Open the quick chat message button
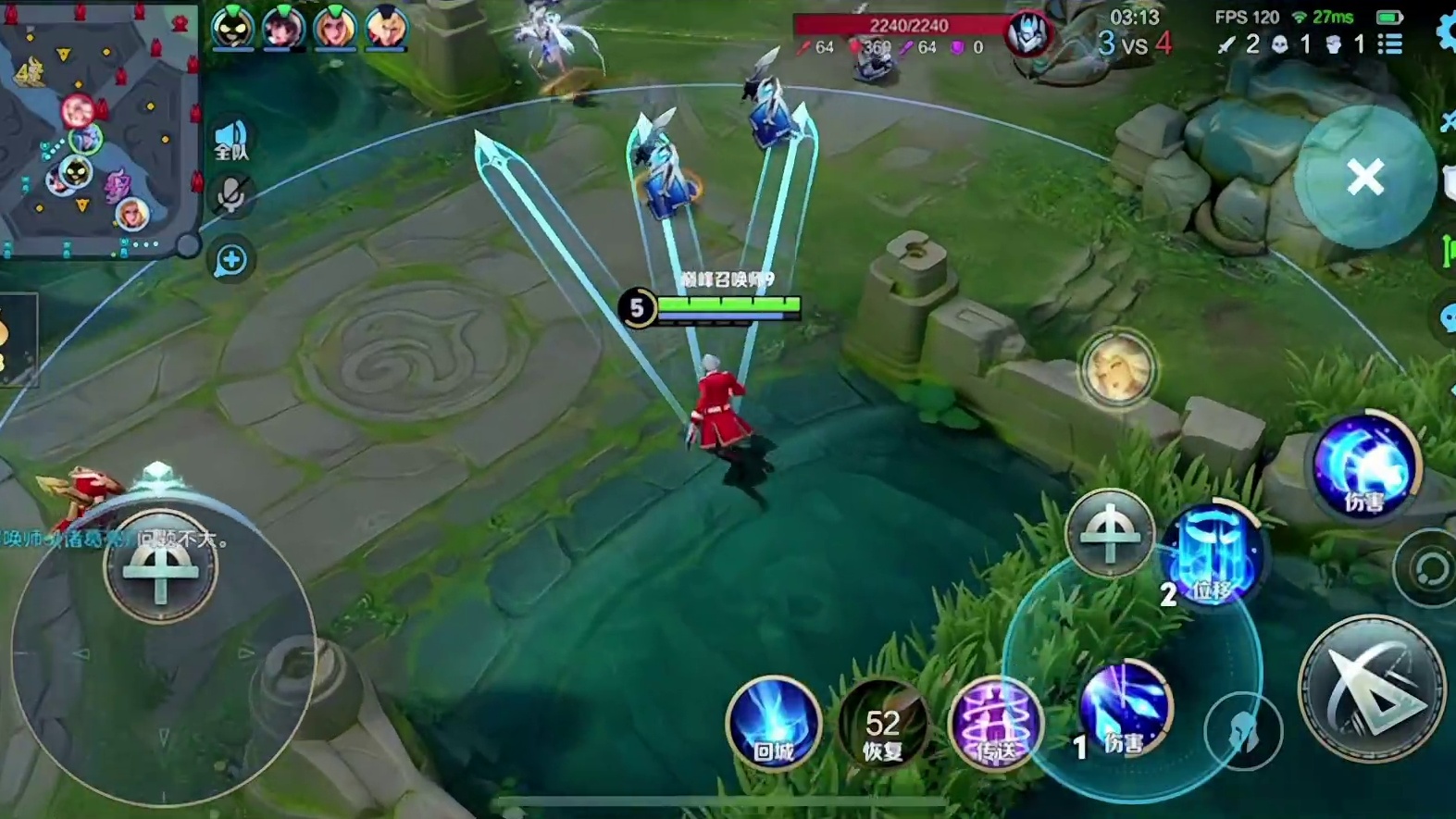 pyautogui.click(x=230, y=261)
